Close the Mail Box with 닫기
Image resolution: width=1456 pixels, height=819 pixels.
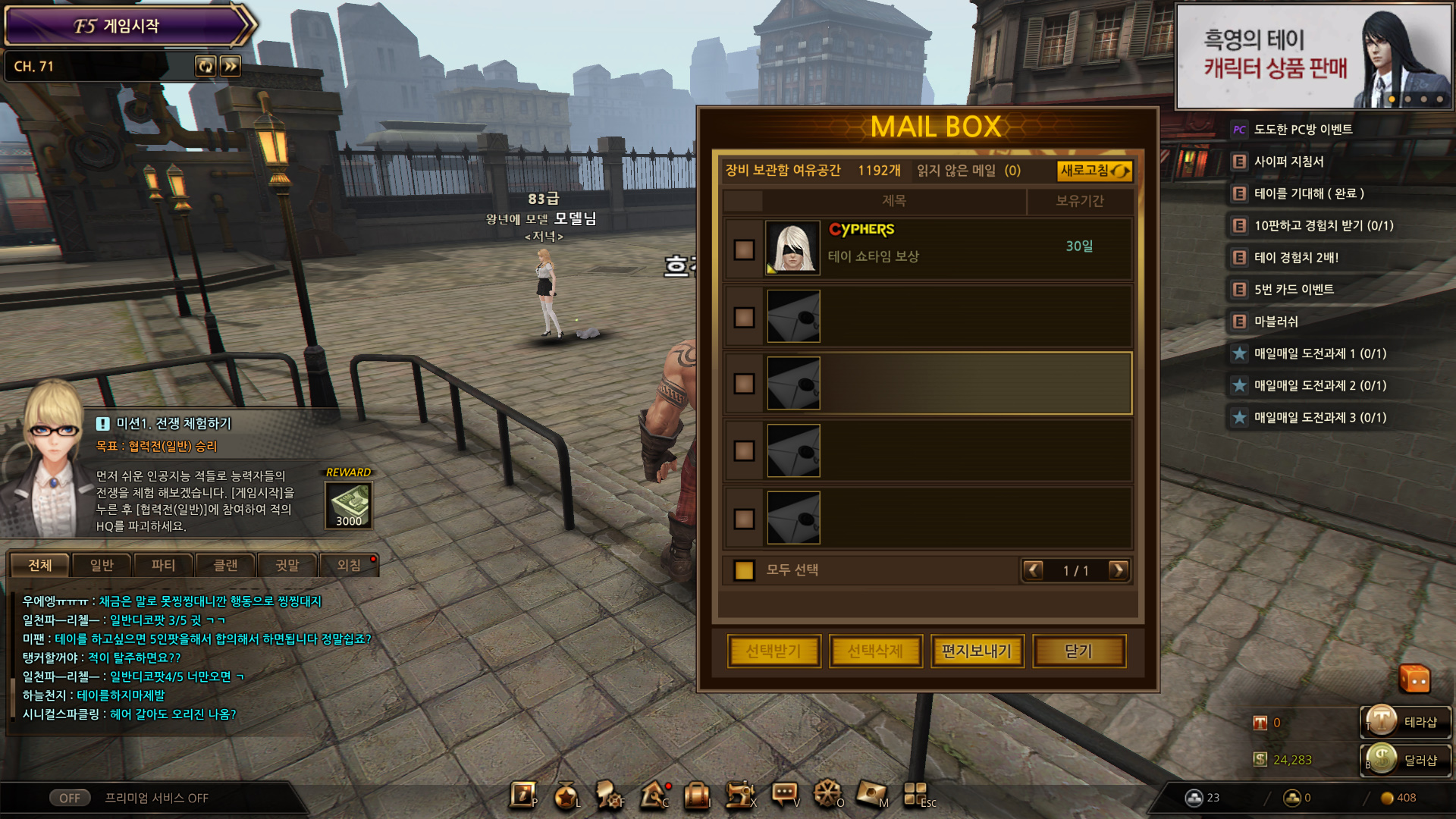tap(1078, 651)
